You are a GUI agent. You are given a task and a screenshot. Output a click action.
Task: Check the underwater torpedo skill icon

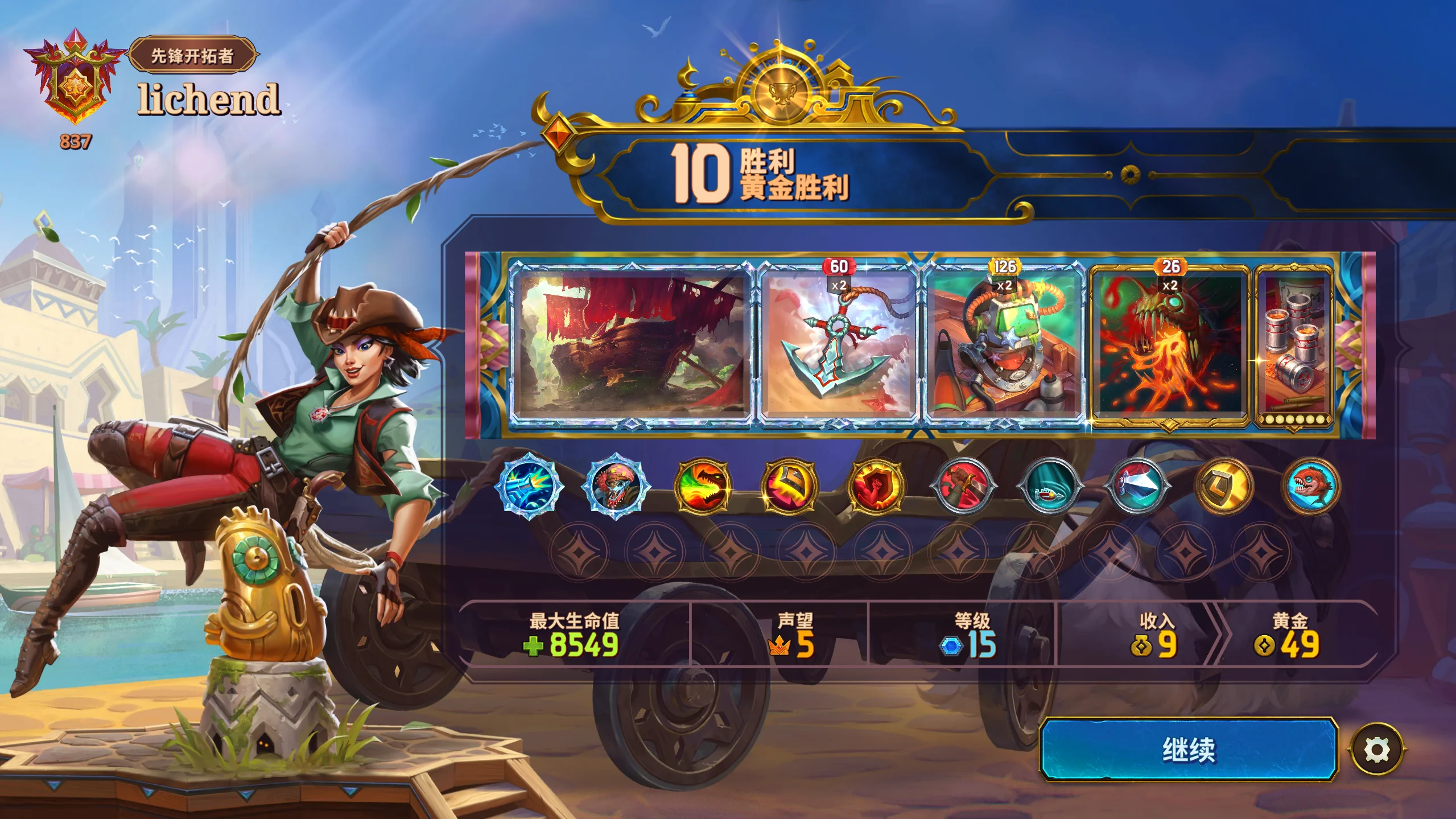click(1050, 487)
